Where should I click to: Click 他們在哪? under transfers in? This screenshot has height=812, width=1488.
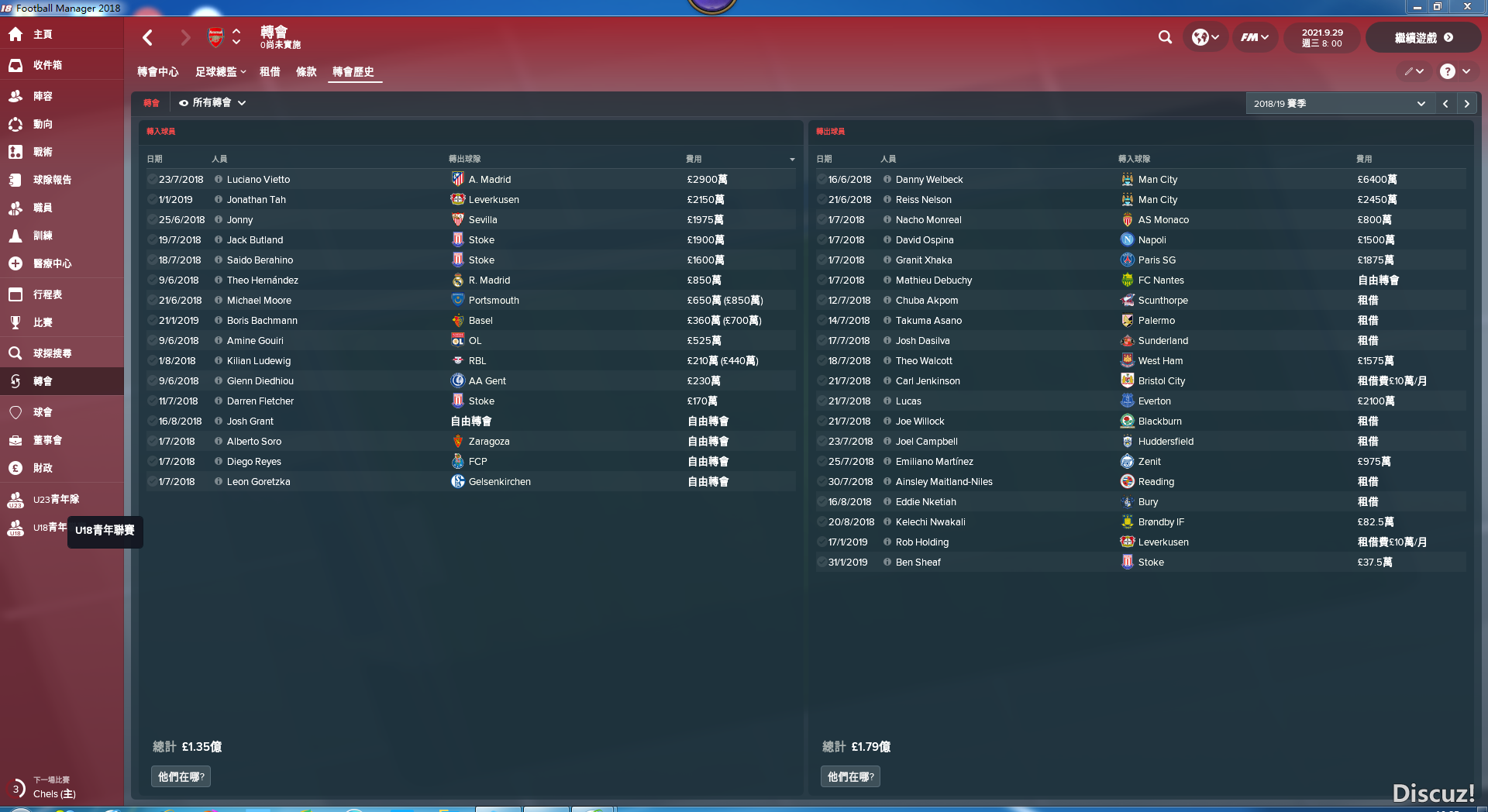181,776
